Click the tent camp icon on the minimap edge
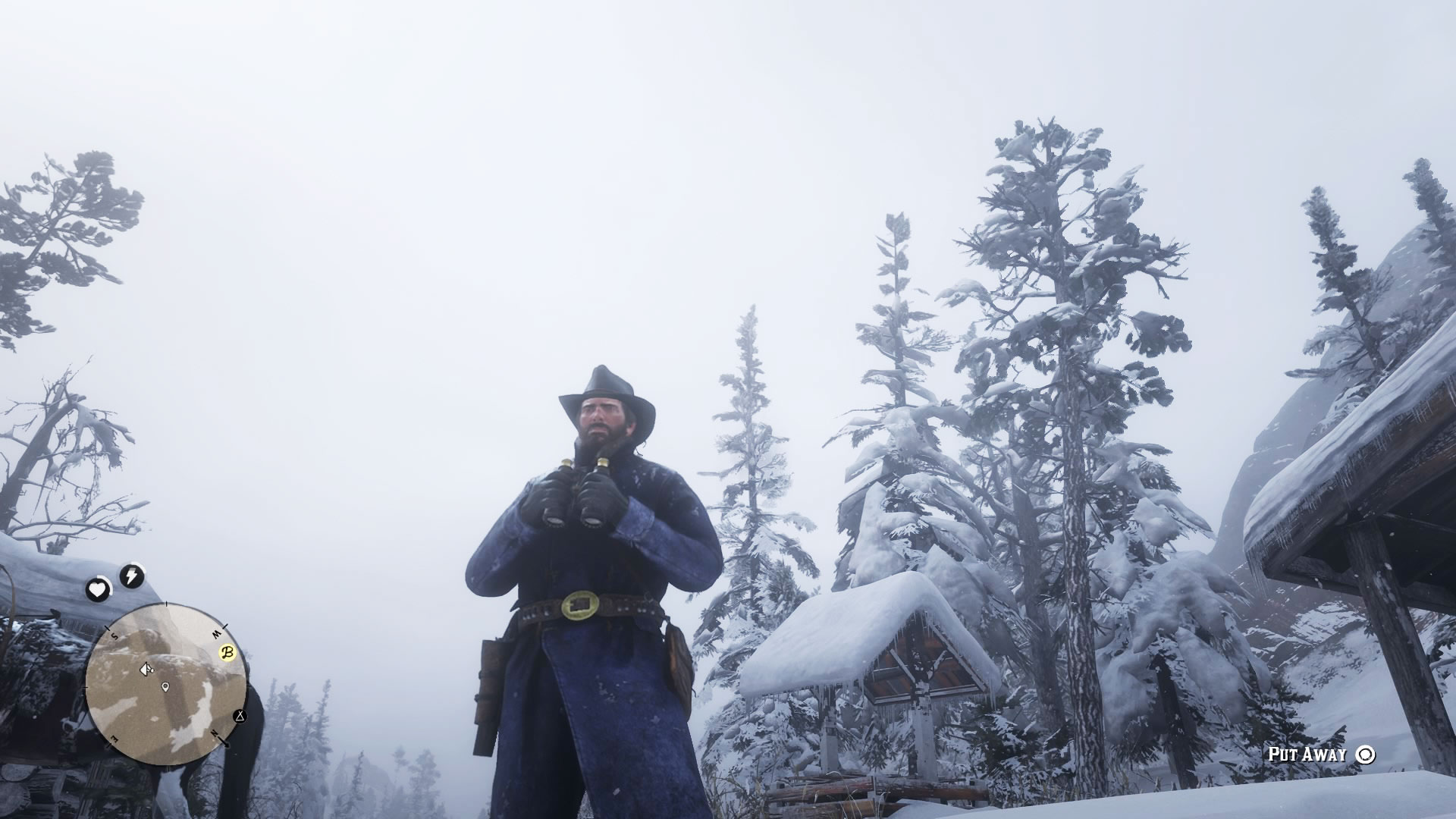Image resolution: width=1456 pixels, height=819 pixels. point(240,717)
